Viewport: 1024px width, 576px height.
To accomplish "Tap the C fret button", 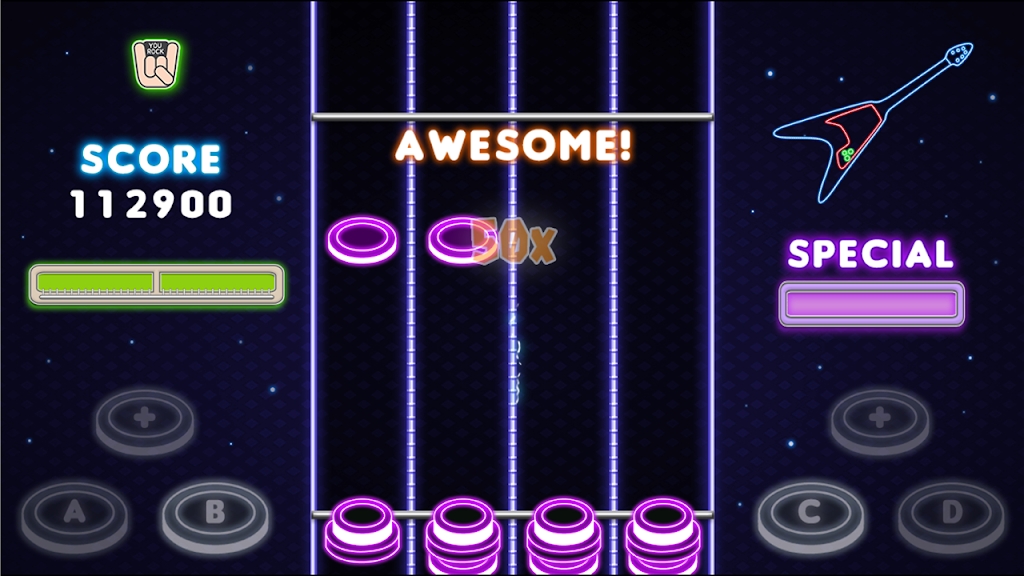I will (x=809, y=513).
